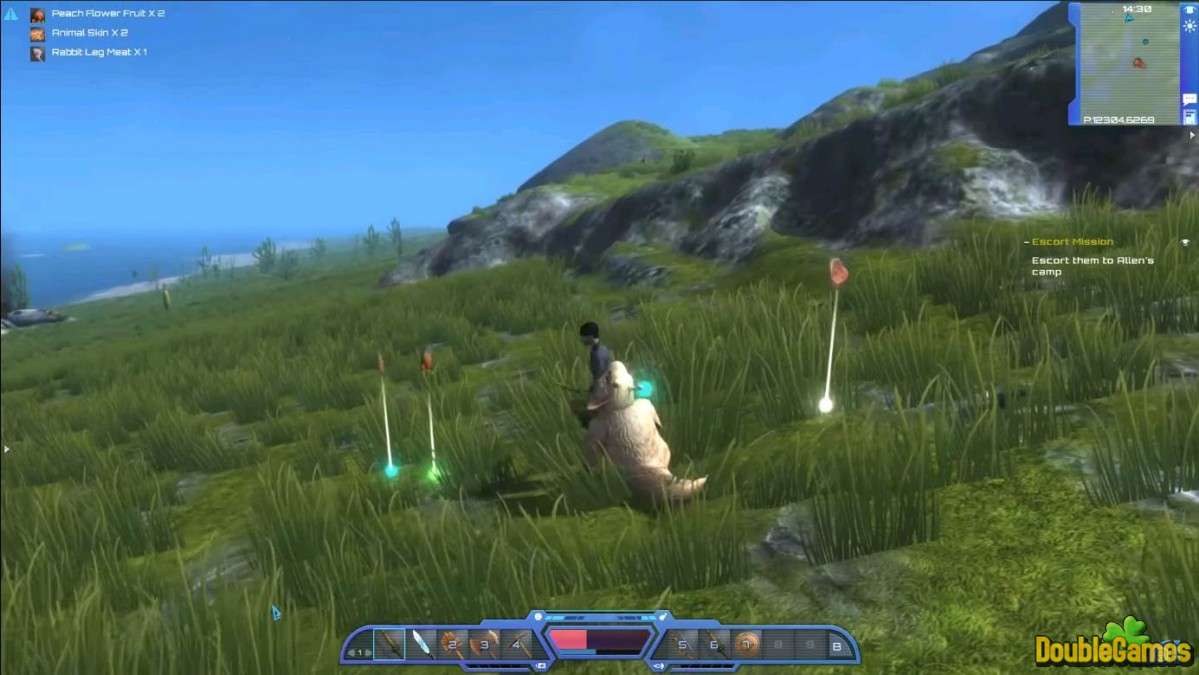Switch hotbar page with the left arrow
The width and height of the screenshot is (1199, 675).
pos(350,652)
